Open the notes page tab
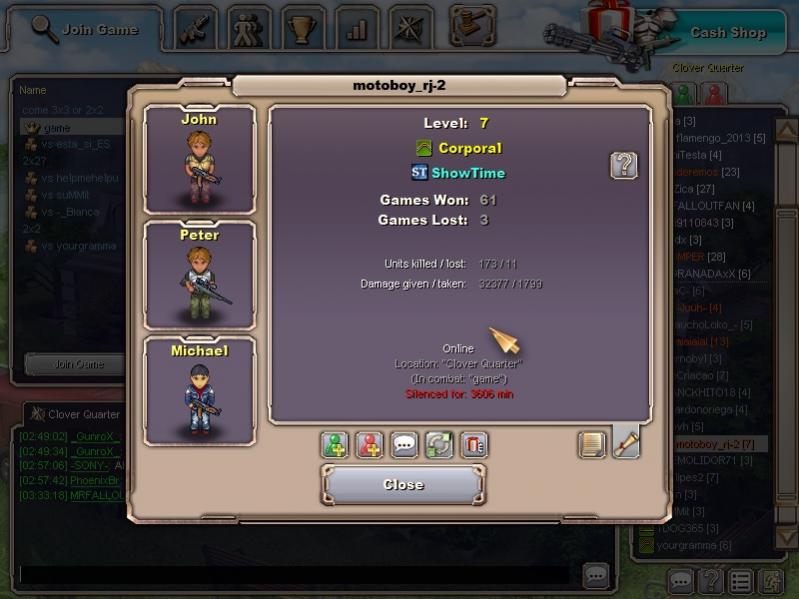799x599 pixels. tap(592, 444)
